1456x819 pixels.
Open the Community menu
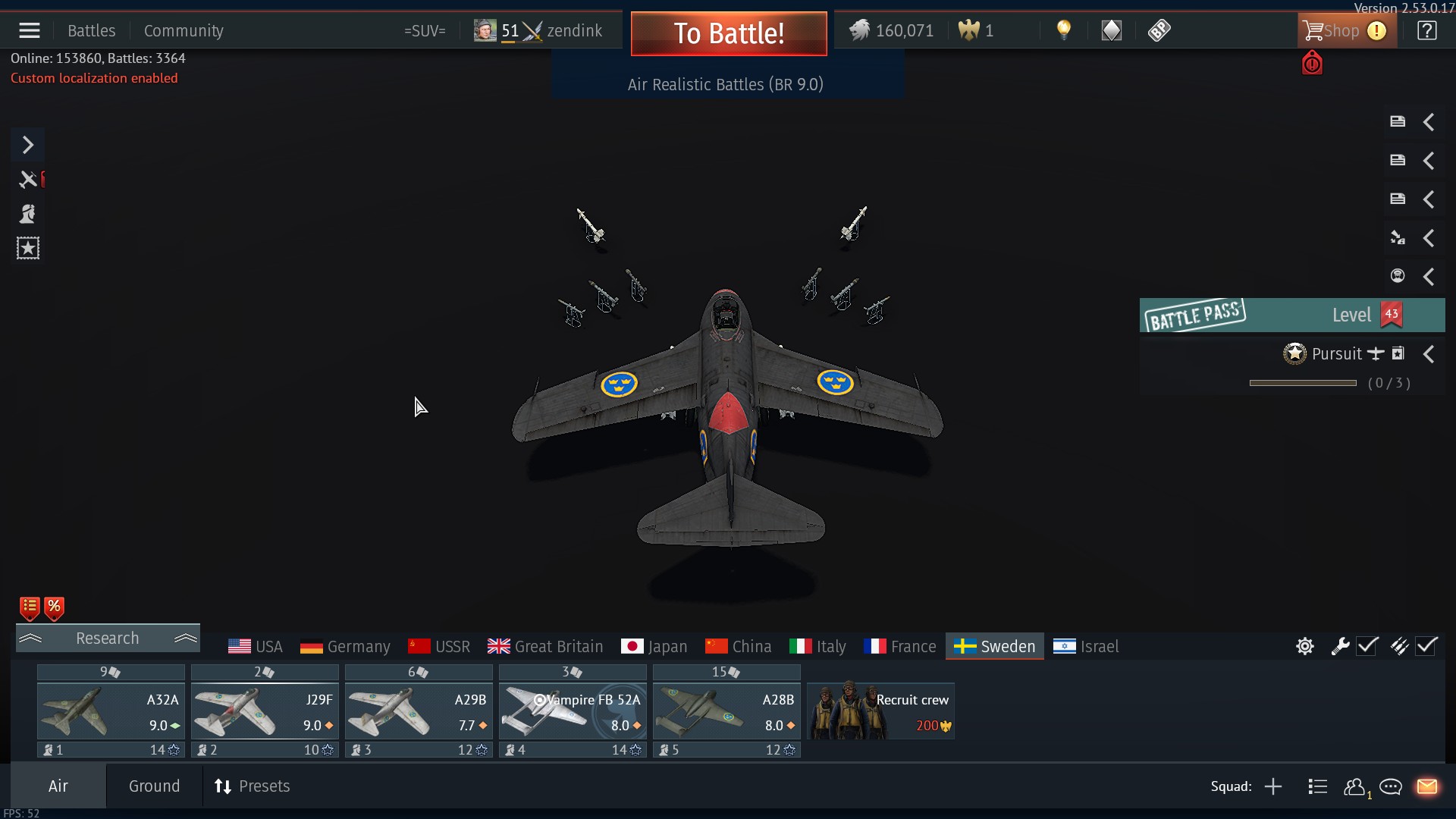[184, 31]
